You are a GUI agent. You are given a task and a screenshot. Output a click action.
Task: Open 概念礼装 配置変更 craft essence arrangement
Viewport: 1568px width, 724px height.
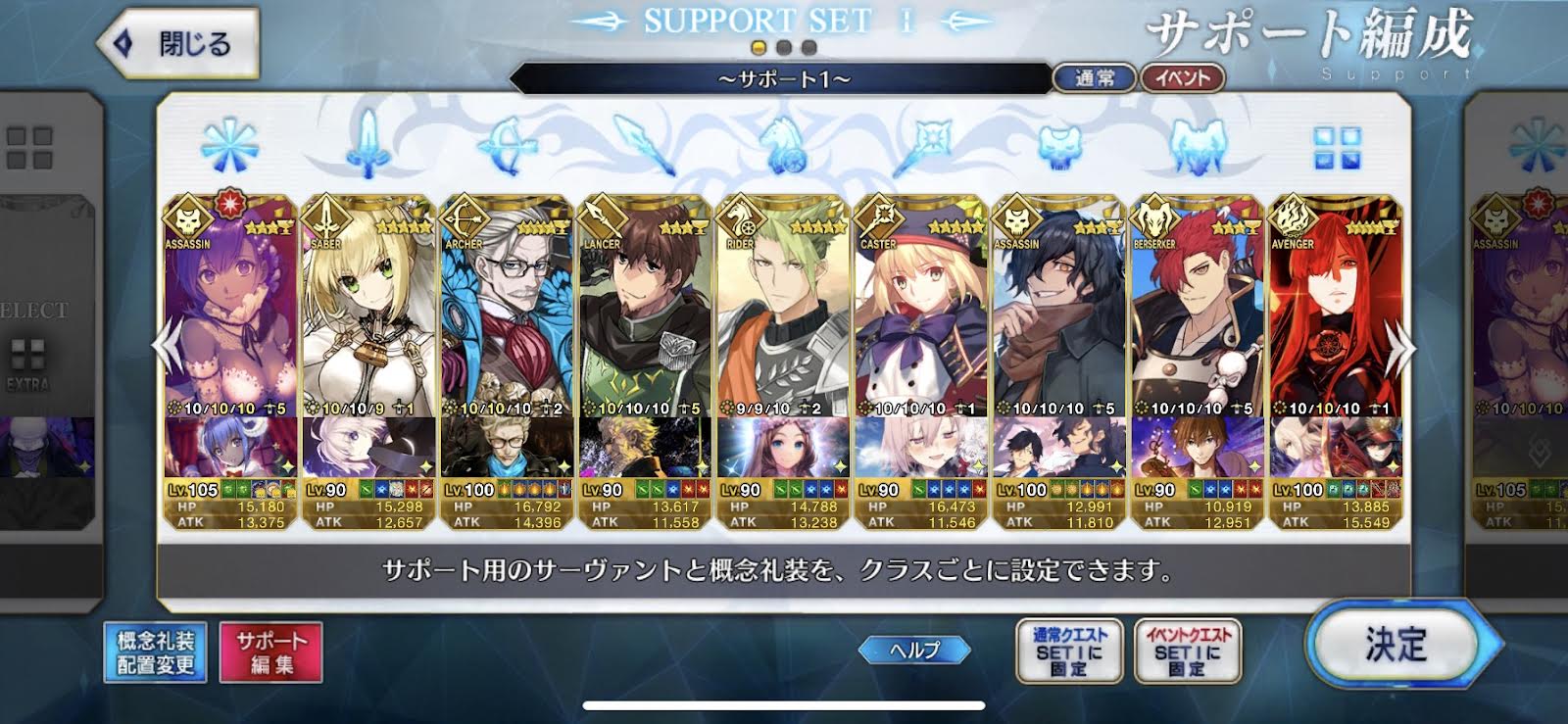tap(156, 652)
